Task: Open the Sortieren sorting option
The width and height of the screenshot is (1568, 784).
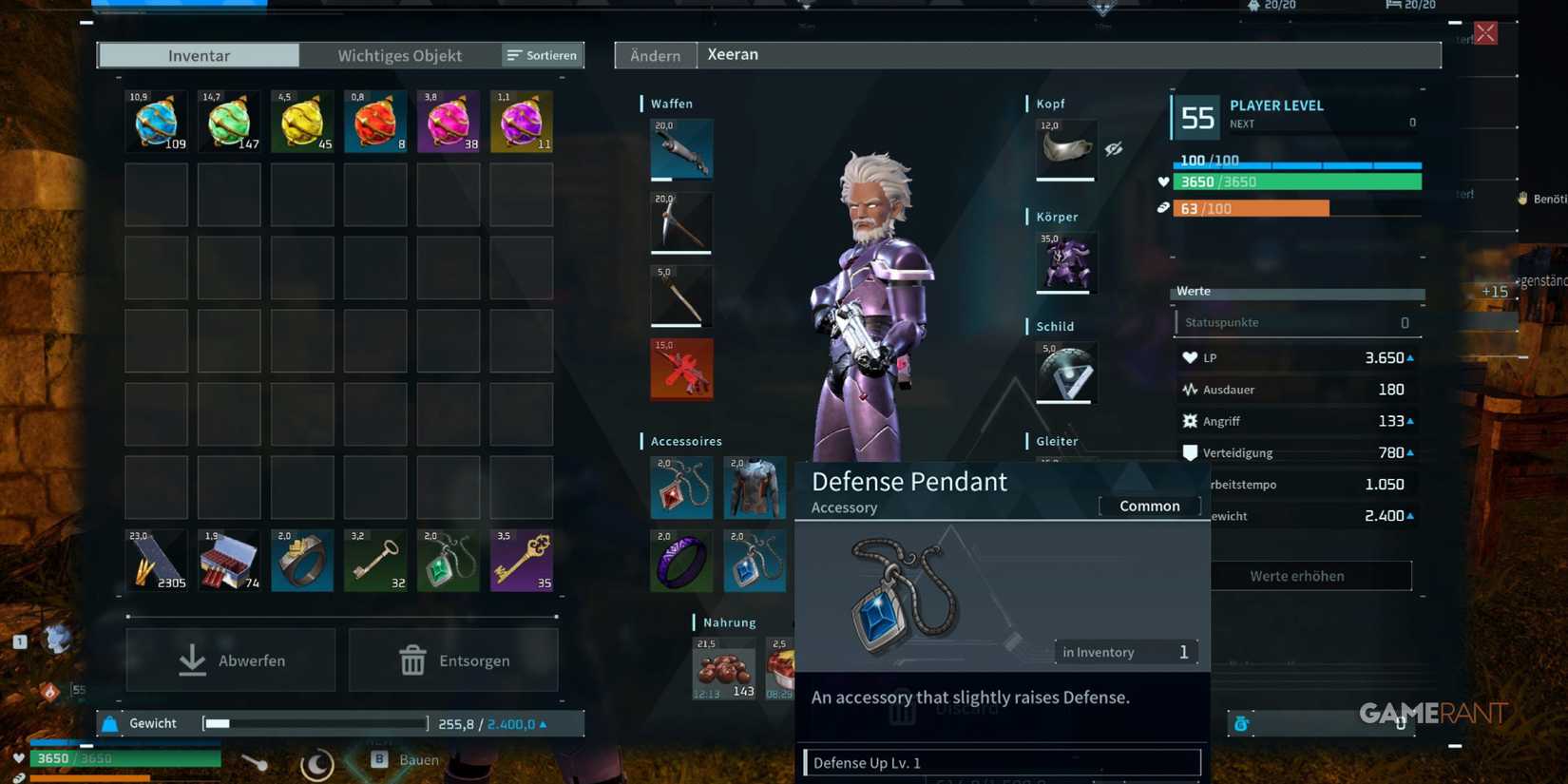Action: coord(542,55)
